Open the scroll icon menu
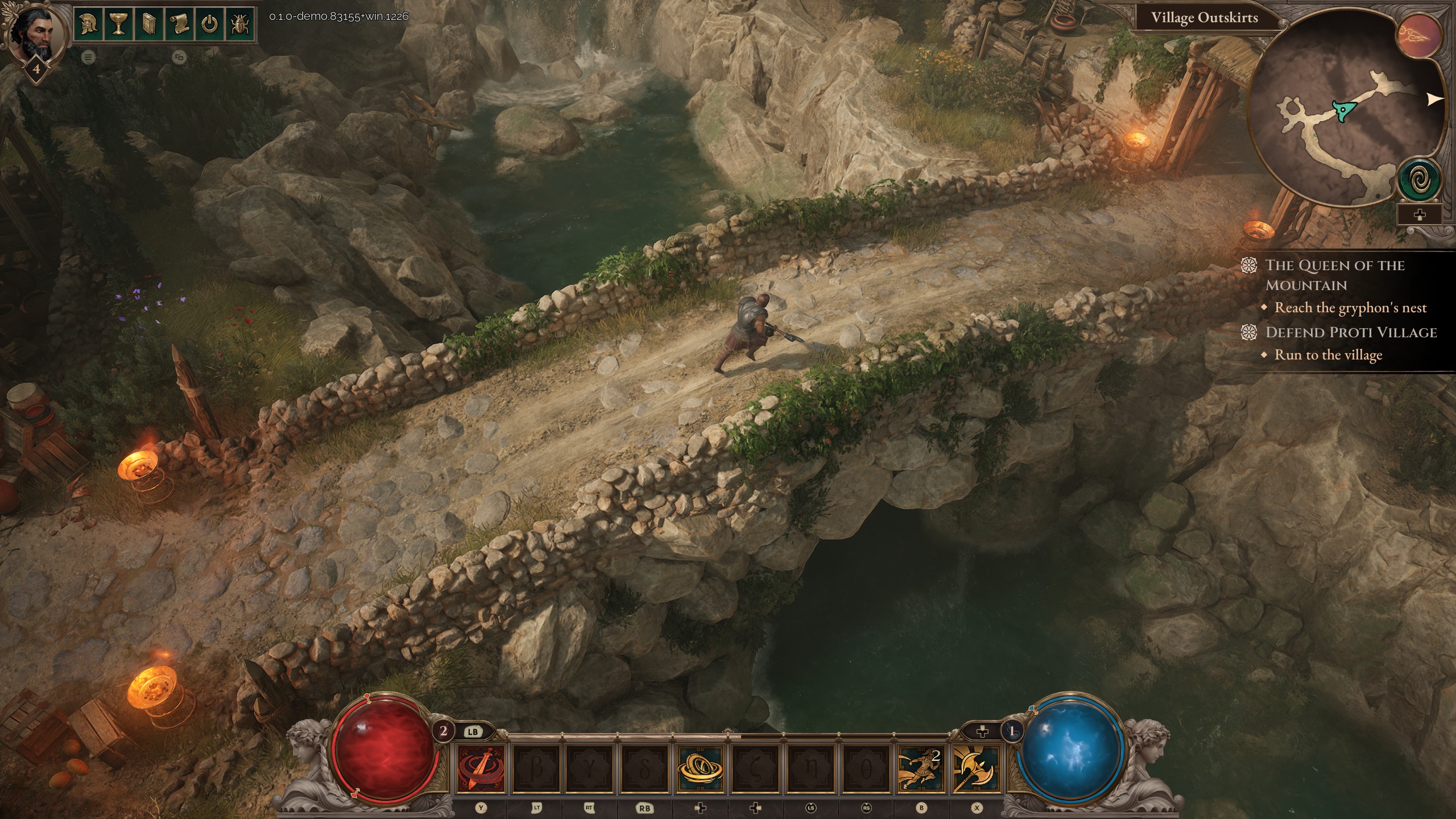Screen dimensions: 1456x819 click(179, 25)
